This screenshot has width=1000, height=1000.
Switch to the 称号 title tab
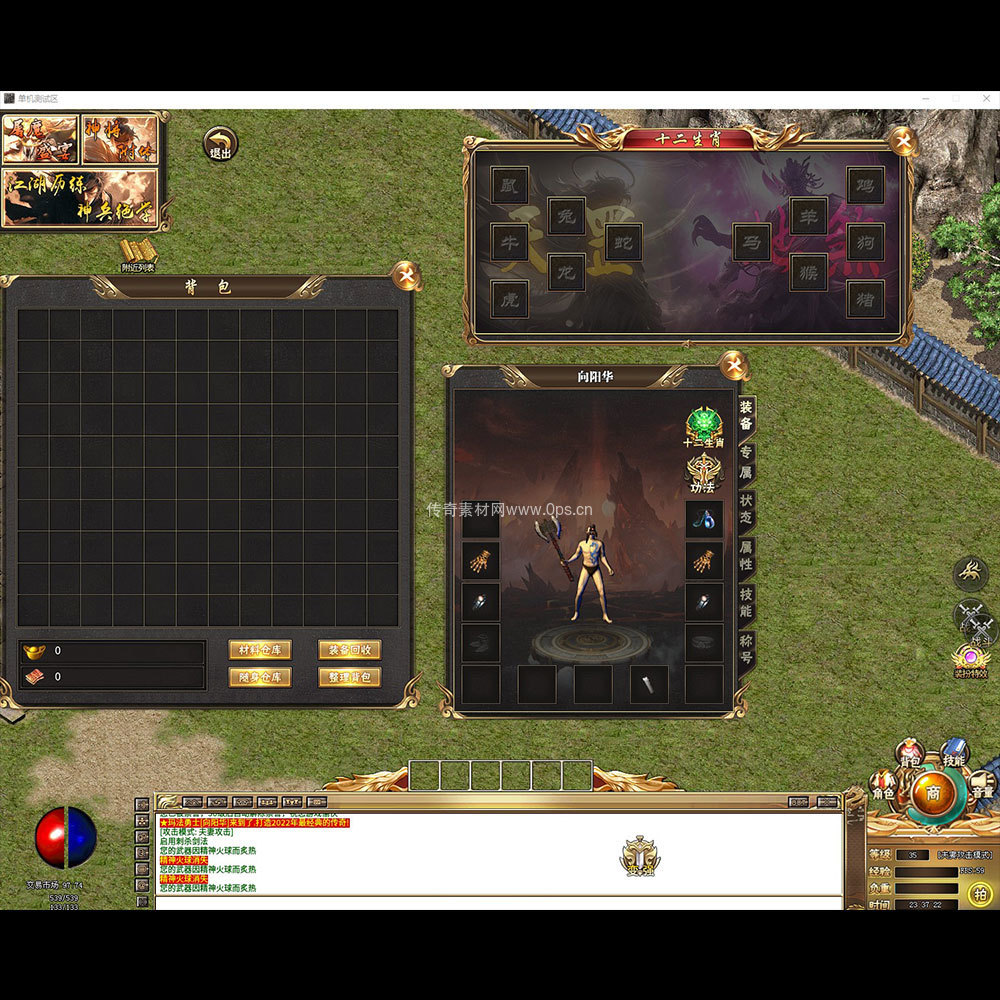click(x=746, y=648)
